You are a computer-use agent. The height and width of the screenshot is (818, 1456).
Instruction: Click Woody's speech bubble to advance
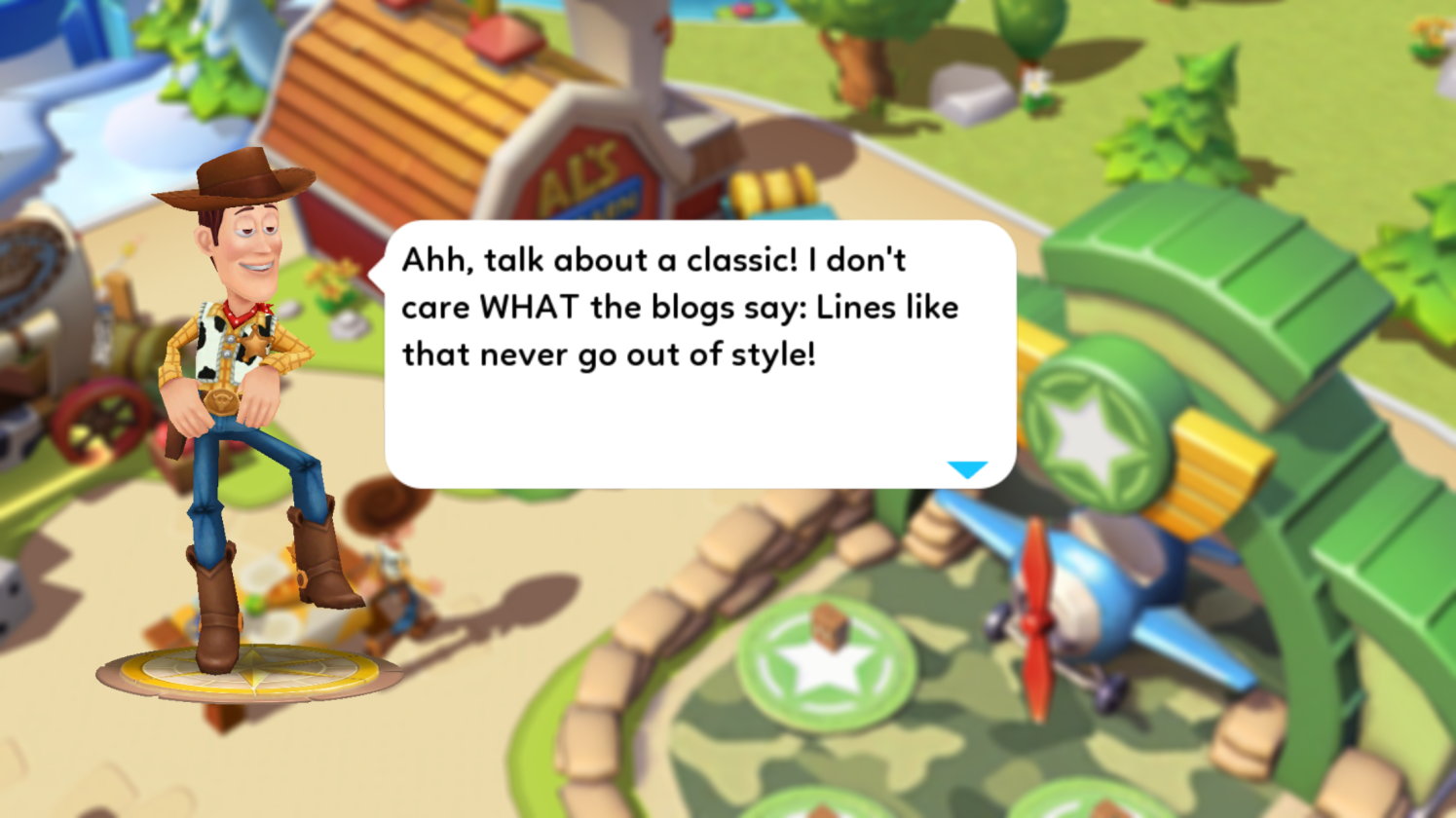(x=699, y=354)
